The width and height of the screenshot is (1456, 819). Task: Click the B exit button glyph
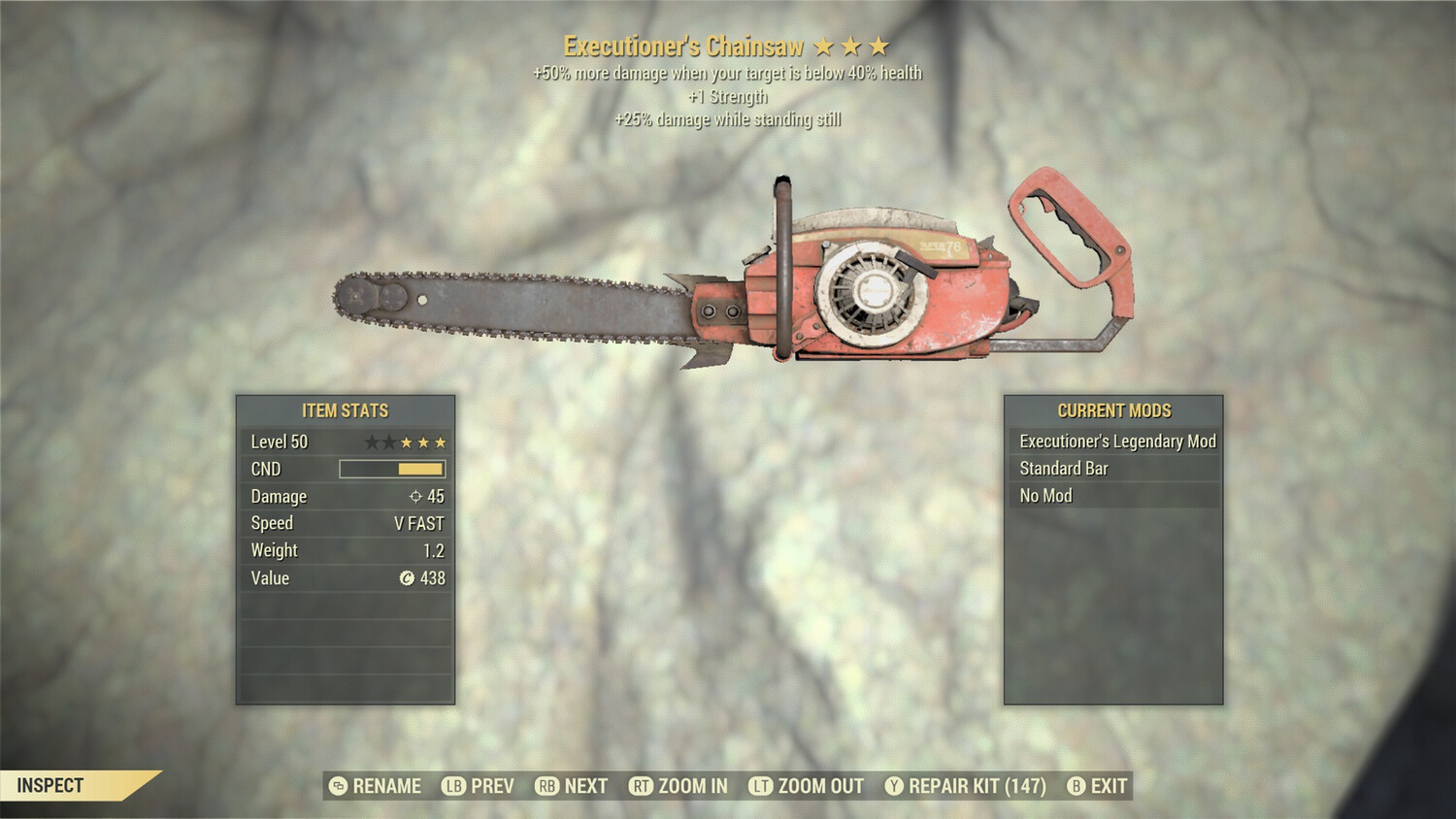[1075, 786]
